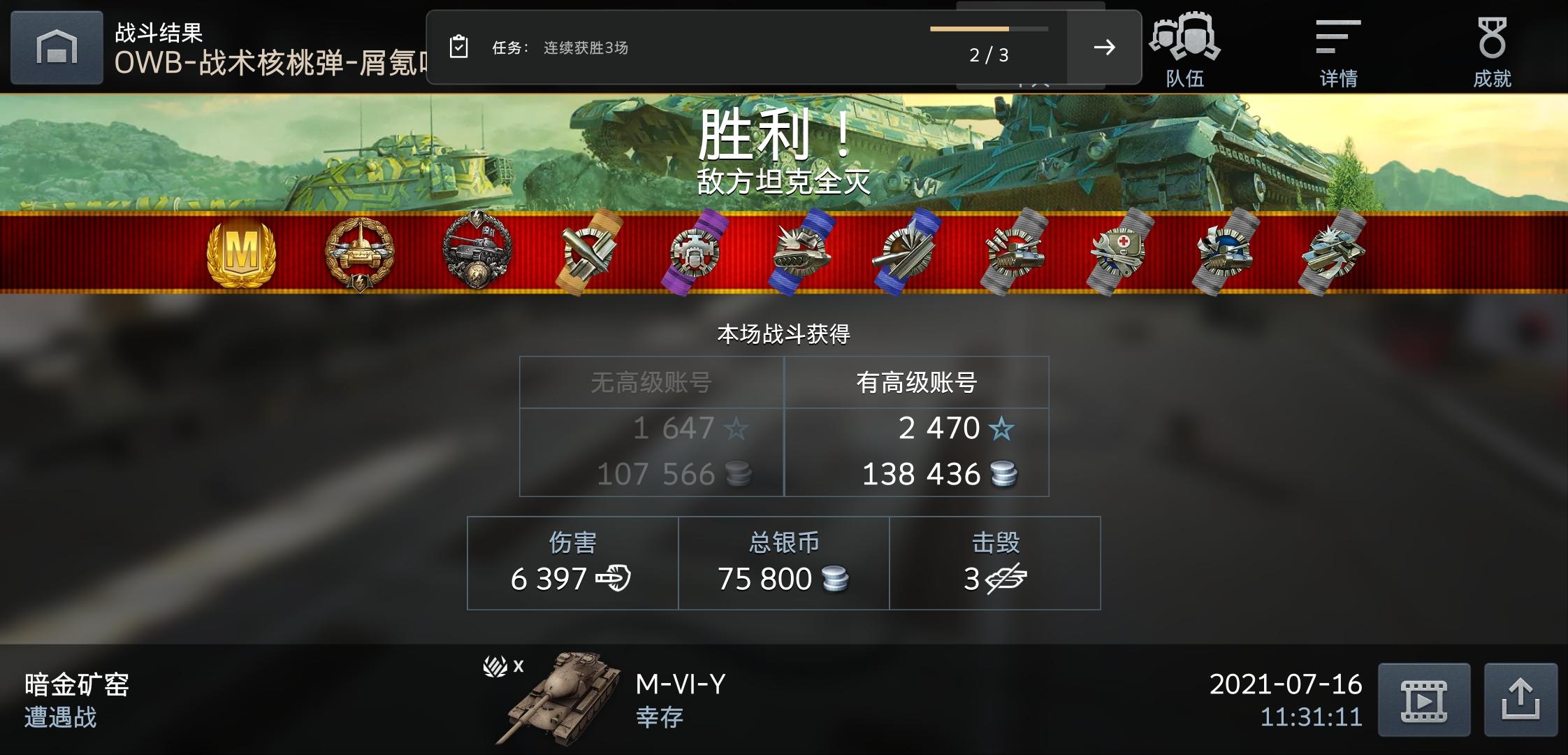Select the 有高级账号 column
Image resolution: width=1568 pixels, height=755 pixels.
click(x=915, y=382)
